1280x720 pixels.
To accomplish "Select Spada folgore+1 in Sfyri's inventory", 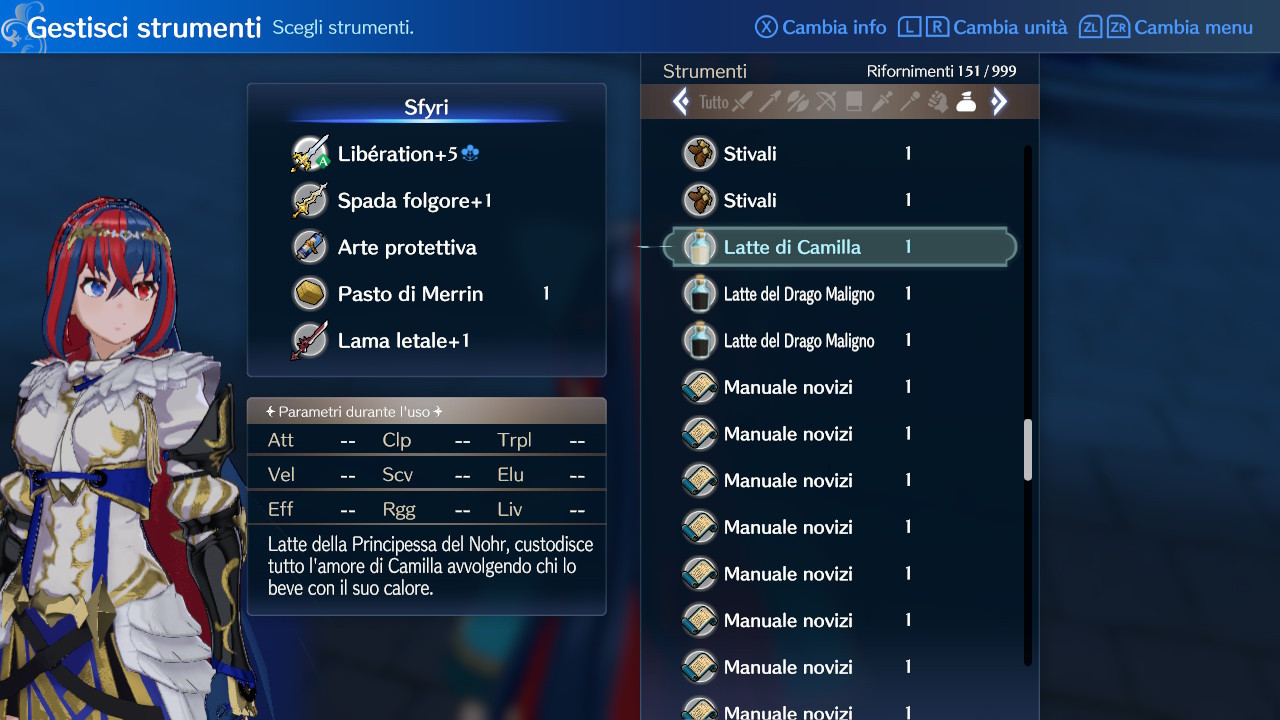I will click(414, 201).
